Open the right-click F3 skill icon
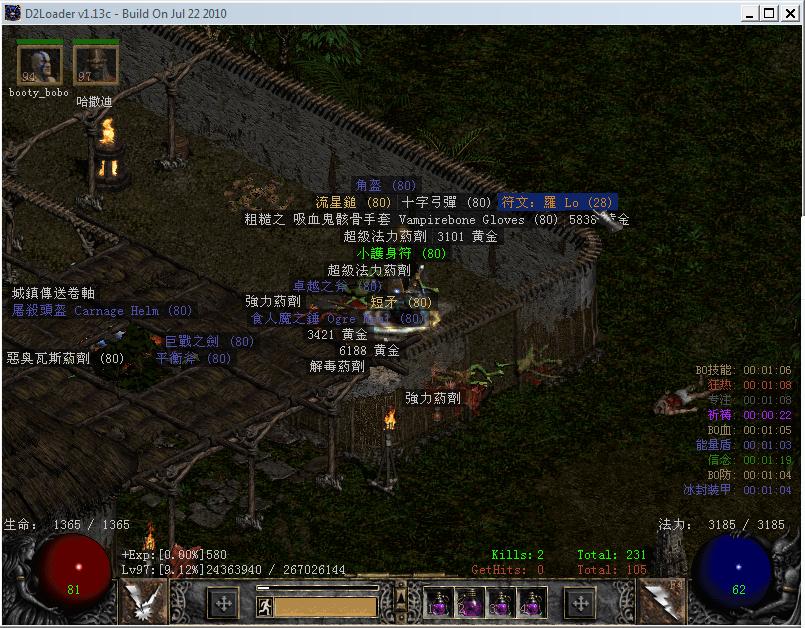This screenshot has width=805, height=628. point(662,602)
